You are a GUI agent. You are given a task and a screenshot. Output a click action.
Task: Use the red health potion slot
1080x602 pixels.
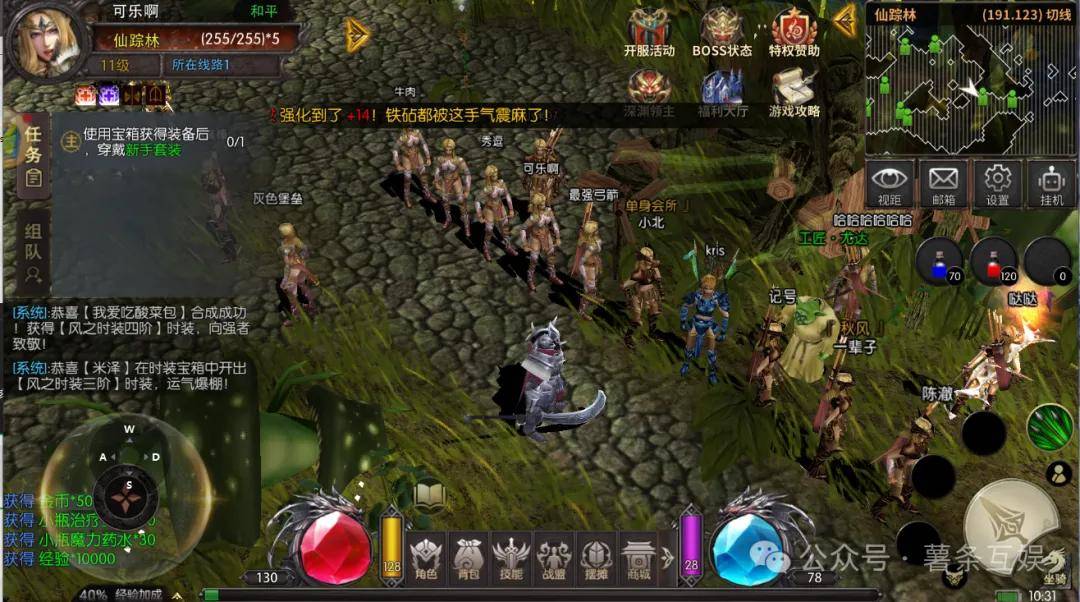pos(993,260)
